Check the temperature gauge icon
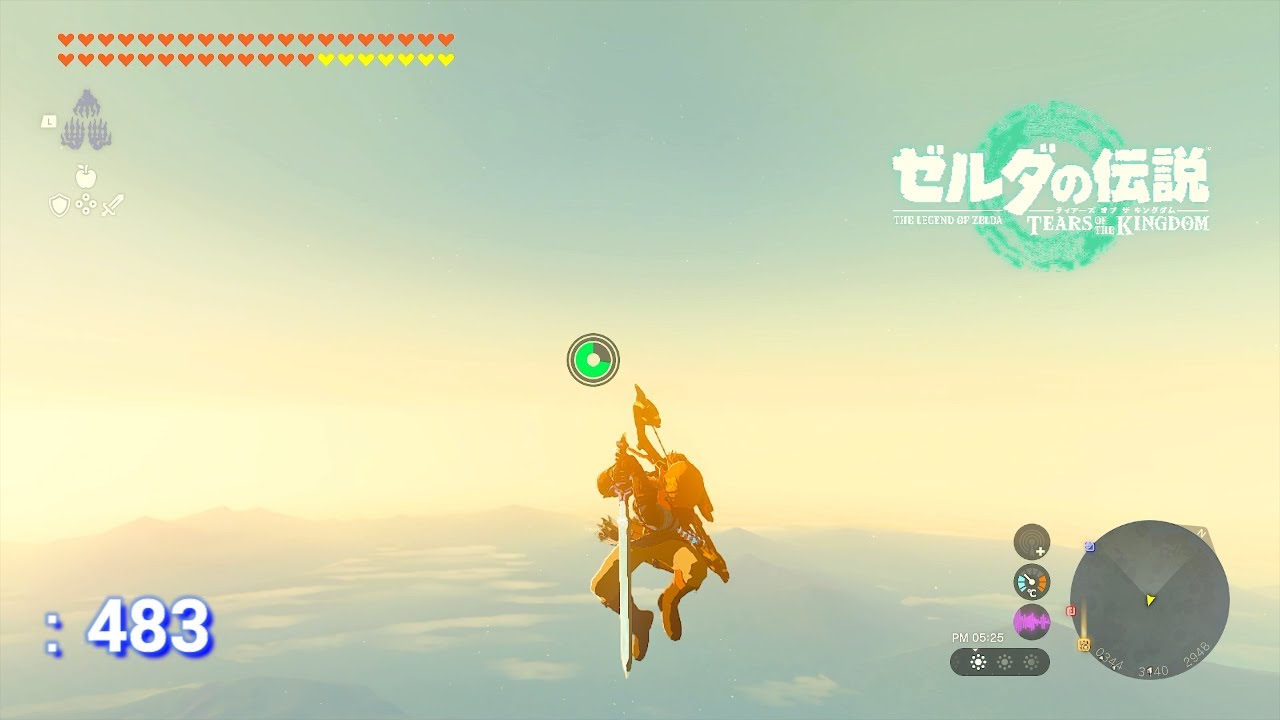This screenshot has width=1280, height=720. point(1031,582)
